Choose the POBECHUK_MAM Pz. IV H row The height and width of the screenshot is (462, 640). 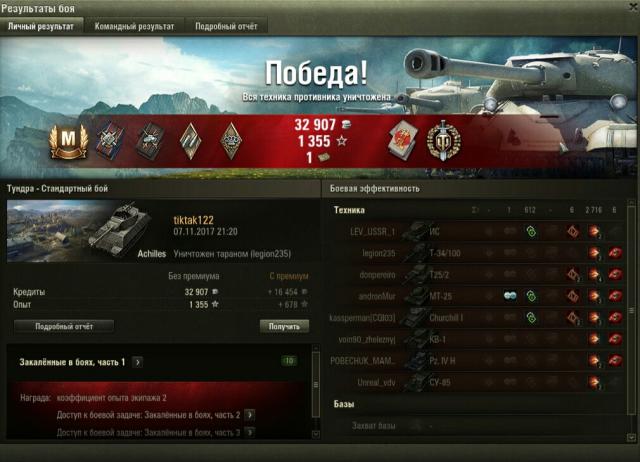tap(480, 361)
